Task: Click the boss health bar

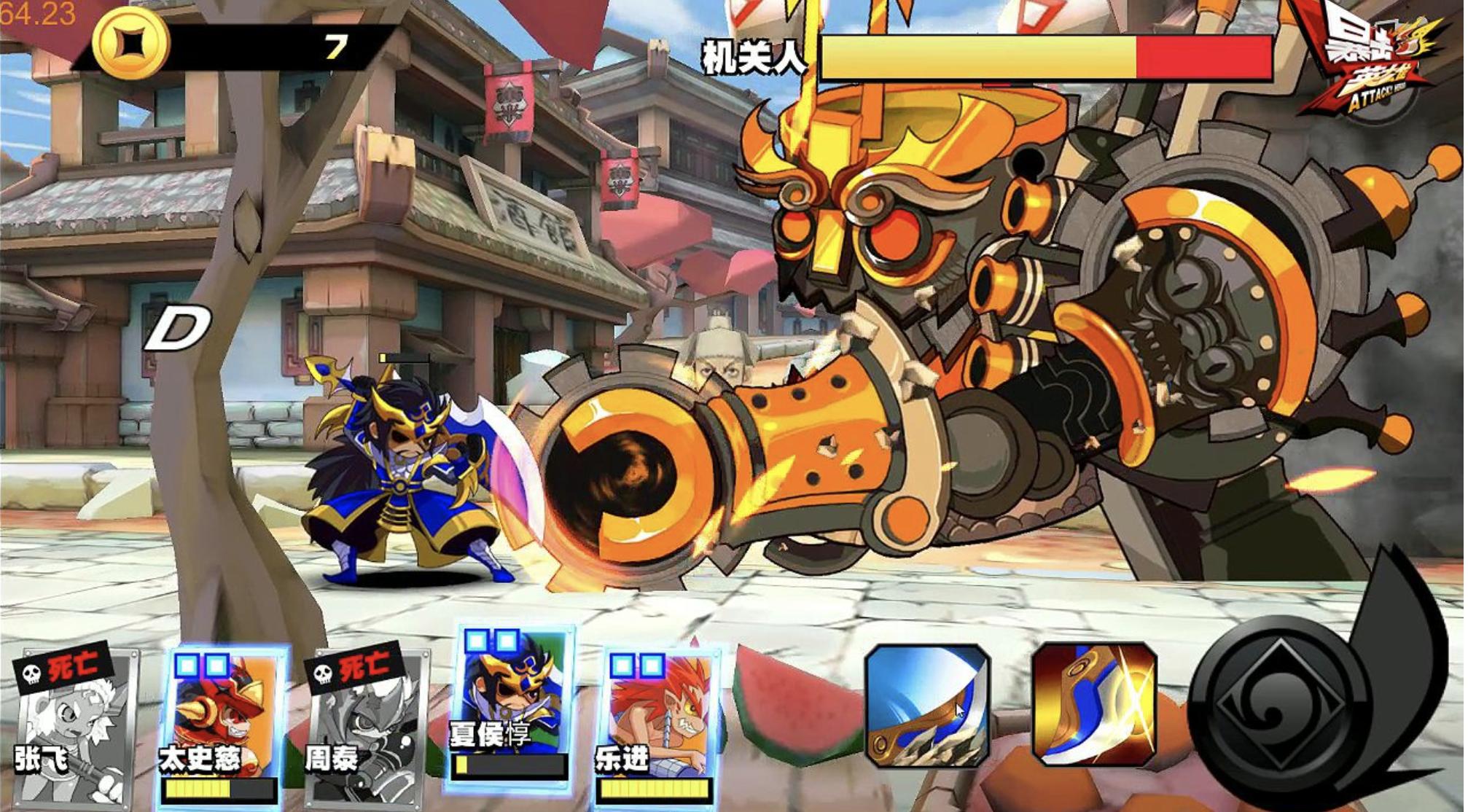Action: [x=1050, y=58]
